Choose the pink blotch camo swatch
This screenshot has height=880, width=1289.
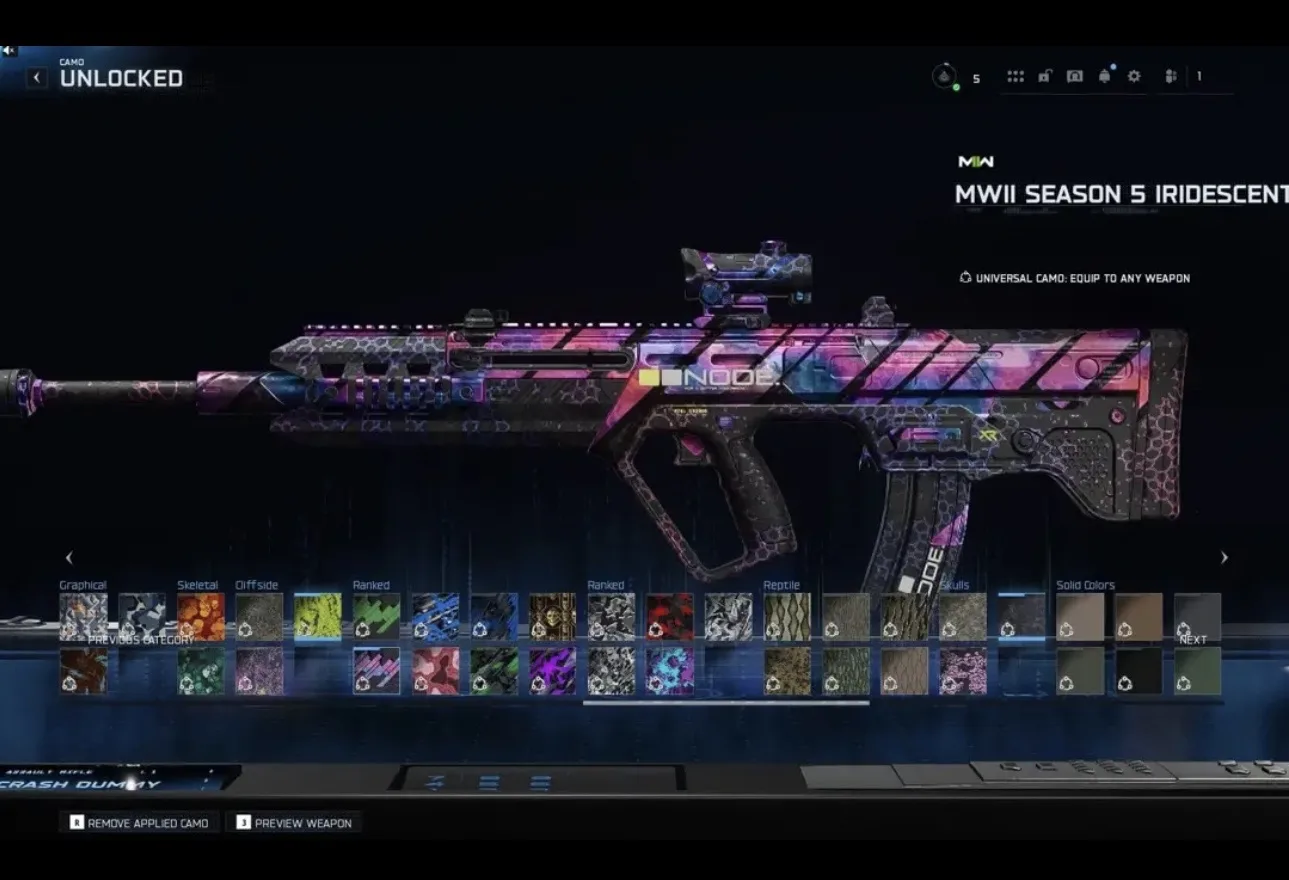(x=435, y=670)
